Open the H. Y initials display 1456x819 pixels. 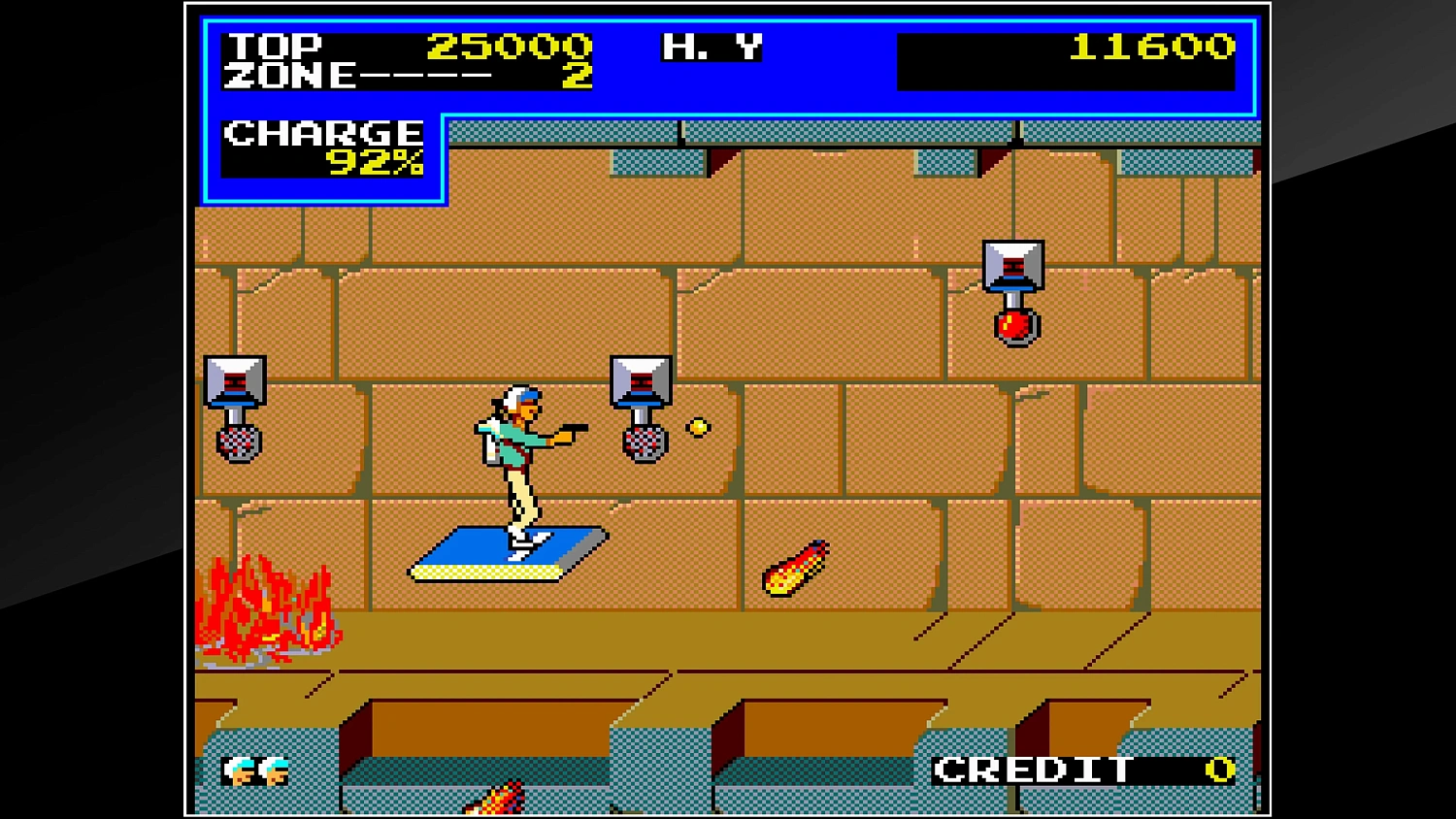click(711, 46)
